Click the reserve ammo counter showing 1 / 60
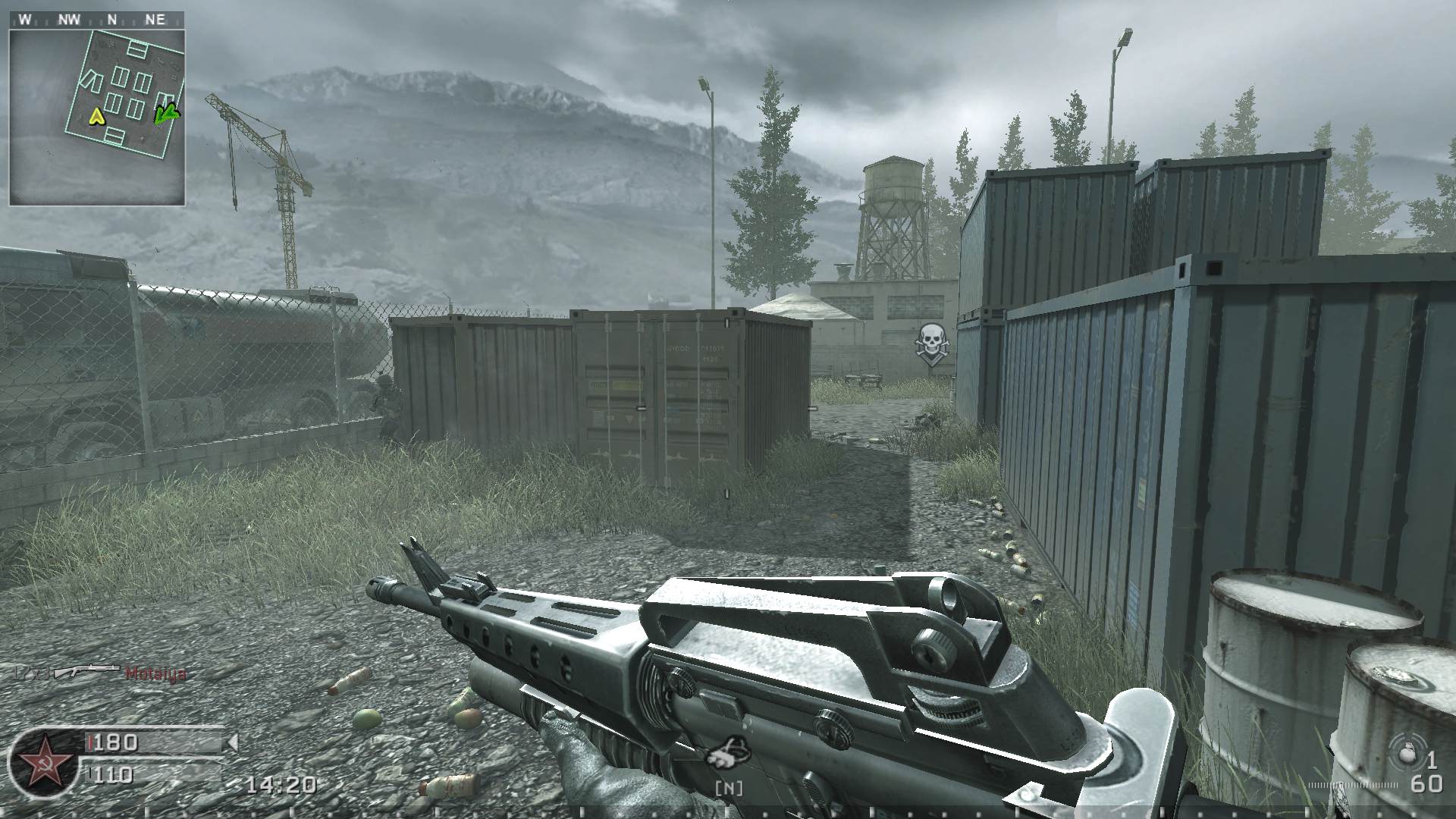This screenshot has height=819, width=1456. (1430, 772)
